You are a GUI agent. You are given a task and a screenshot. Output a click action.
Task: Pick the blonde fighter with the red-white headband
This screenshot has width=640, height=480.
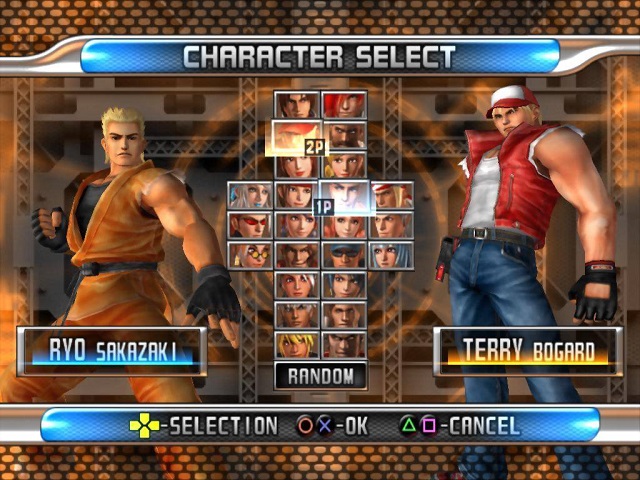[392, 195]
